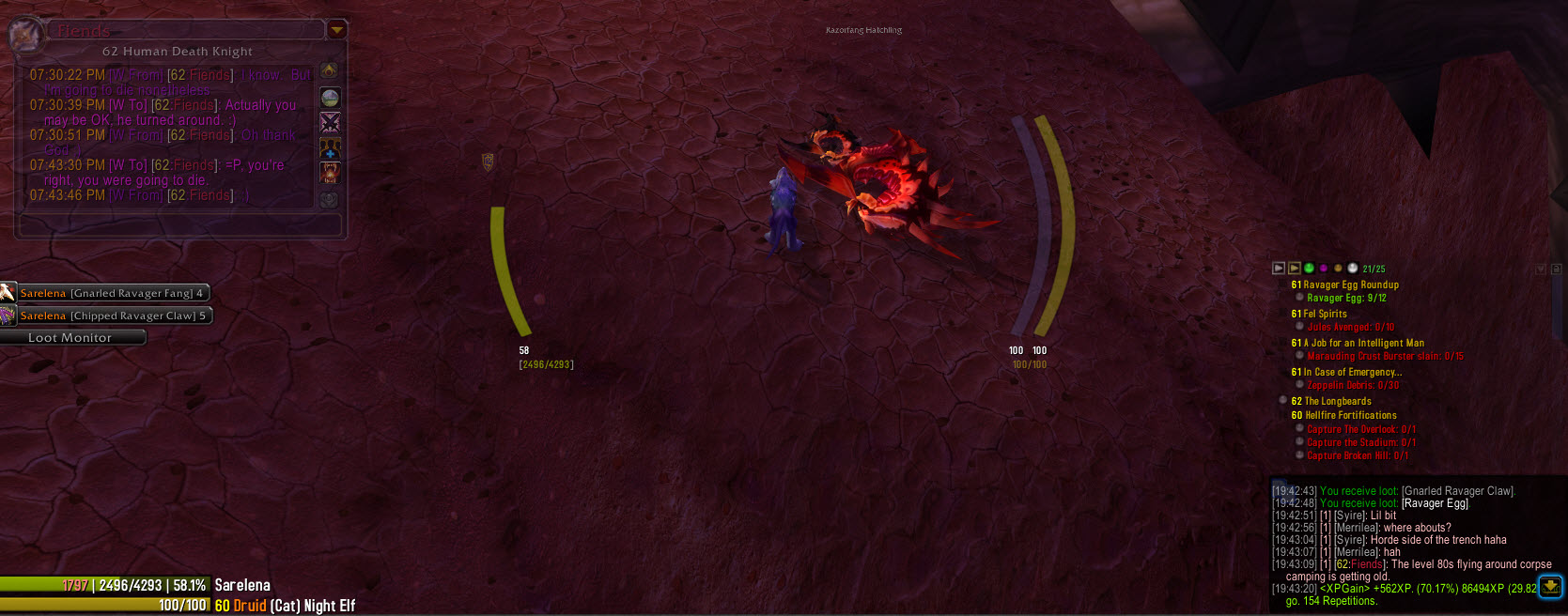Open the Loot Monitor bar

point(71,337)
